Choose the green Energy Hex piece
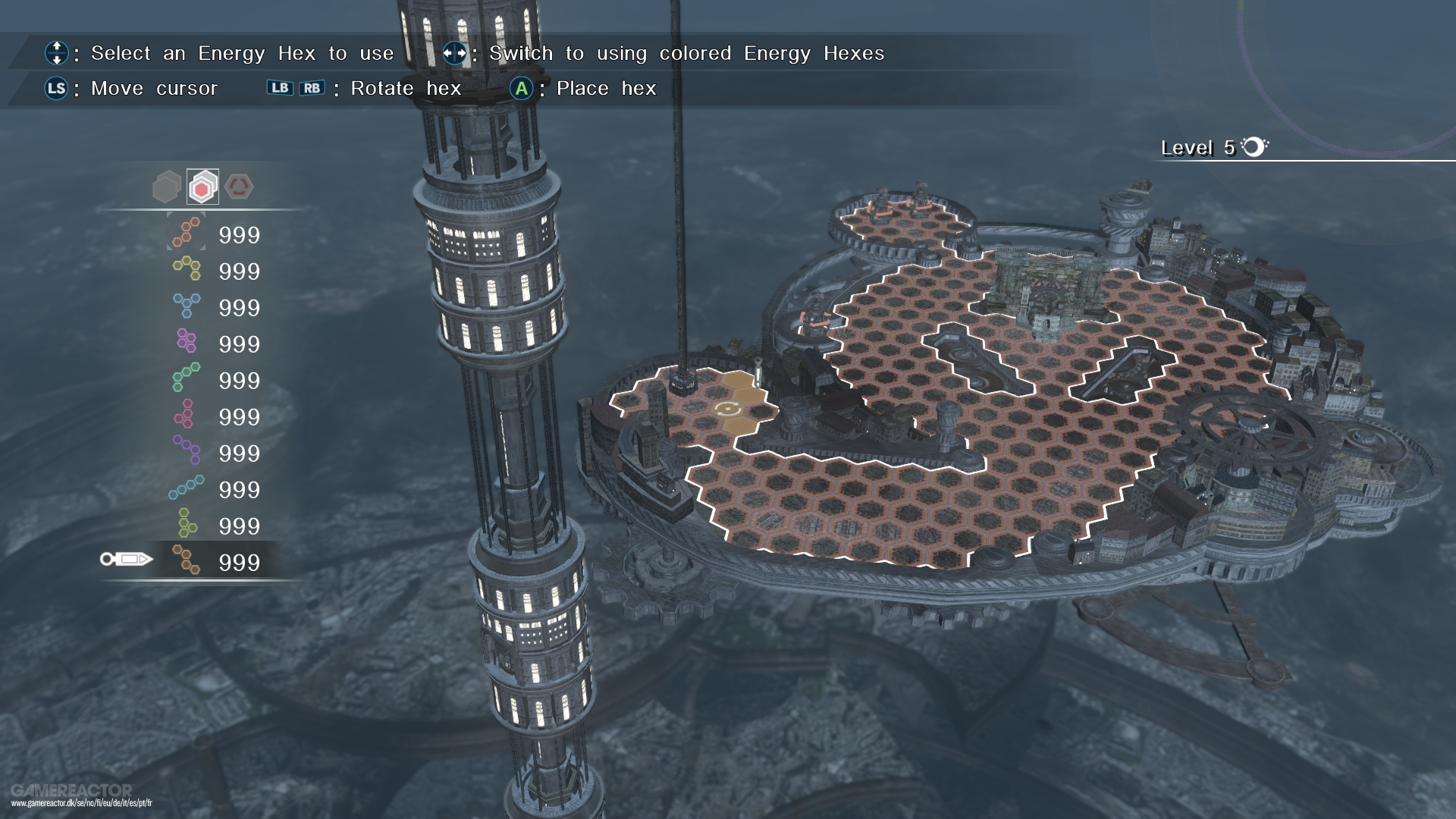Viewport: 1456px width, 819px height. 187,378
